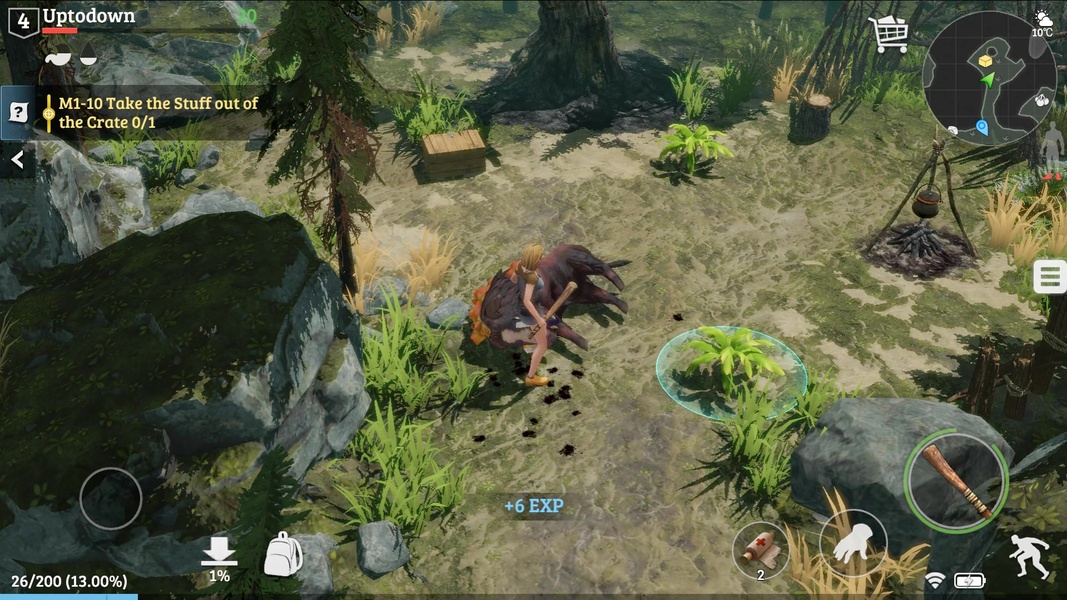1067x600 pixels.
Task: Collapse the quest panel with the left arrow
Action: (17, 159)
